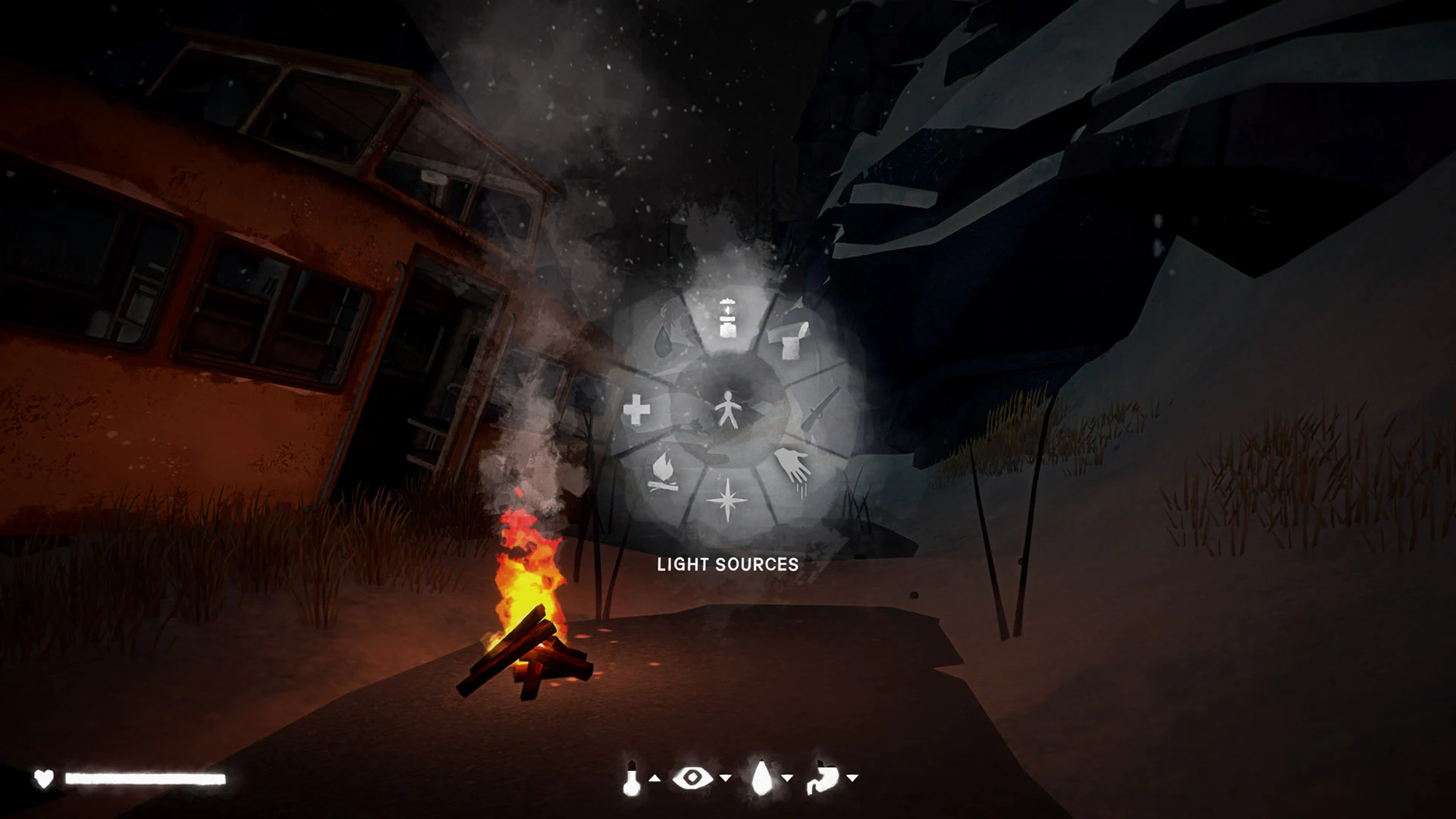Click the heart condition icon
The image size is (1456, 819).
(45, 777)
